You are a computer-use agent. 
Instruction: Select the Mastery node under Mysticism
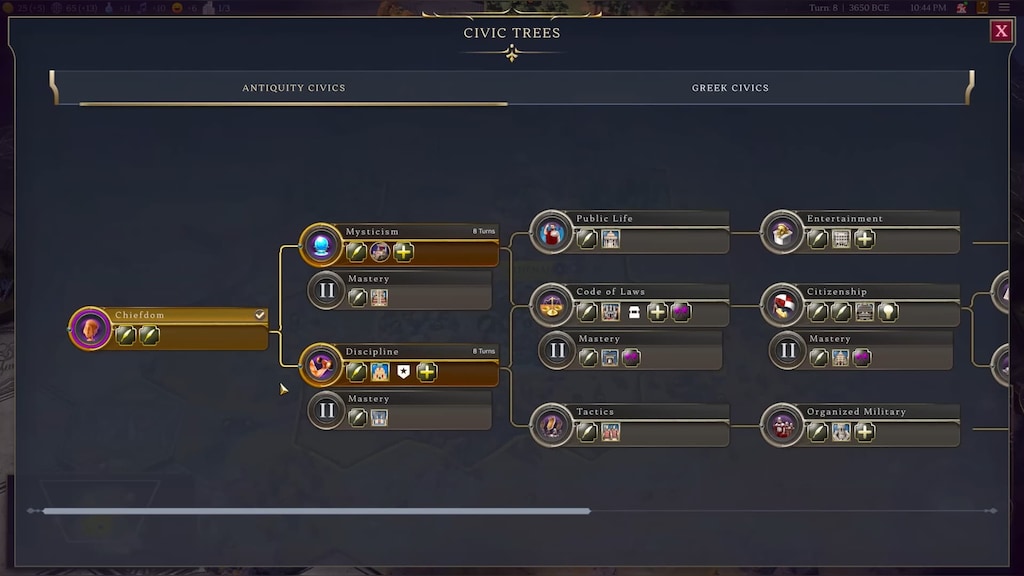[x=400, y=291]
